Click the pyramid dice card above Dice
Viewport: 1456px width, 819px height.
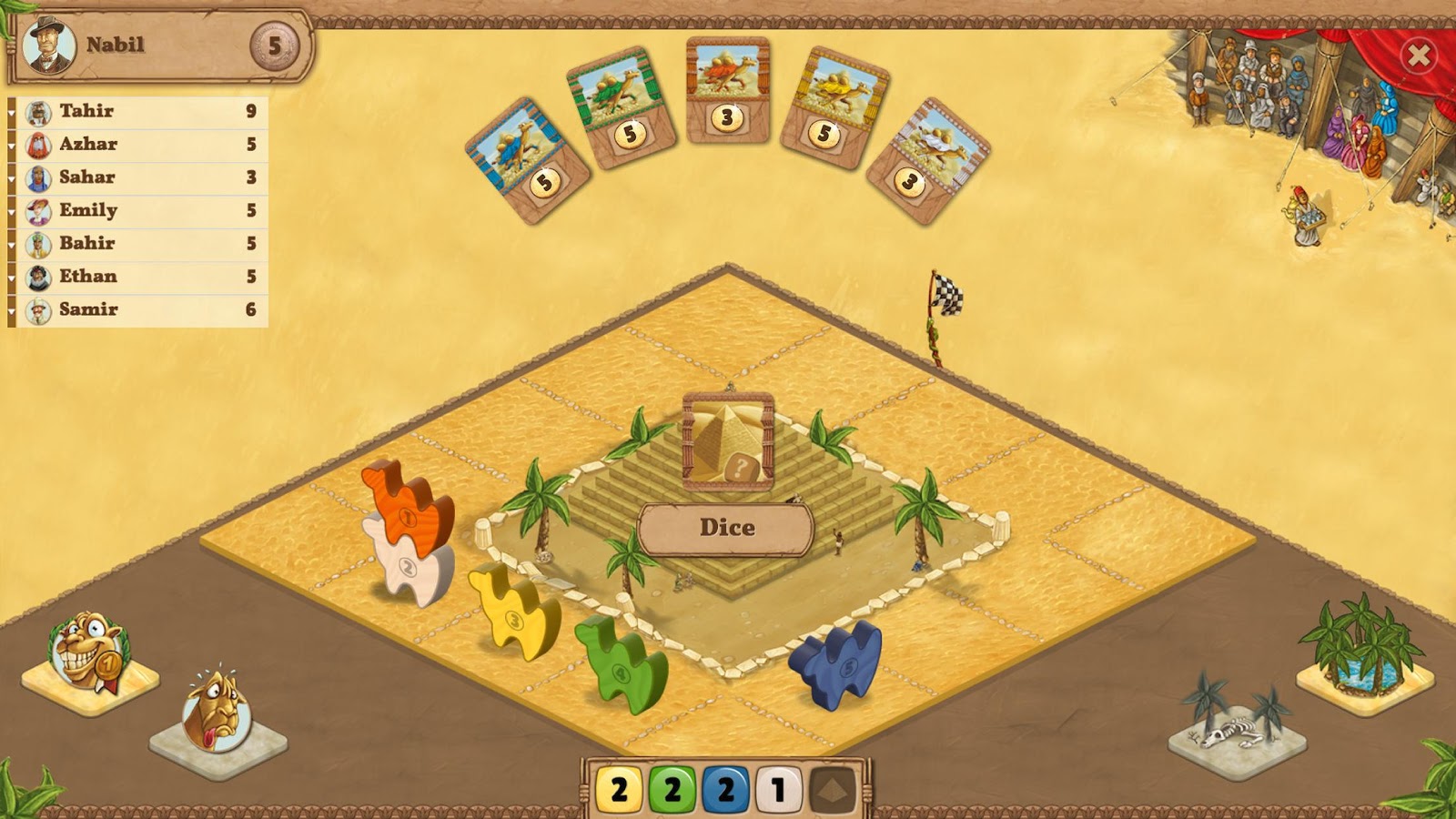point(727,440)
